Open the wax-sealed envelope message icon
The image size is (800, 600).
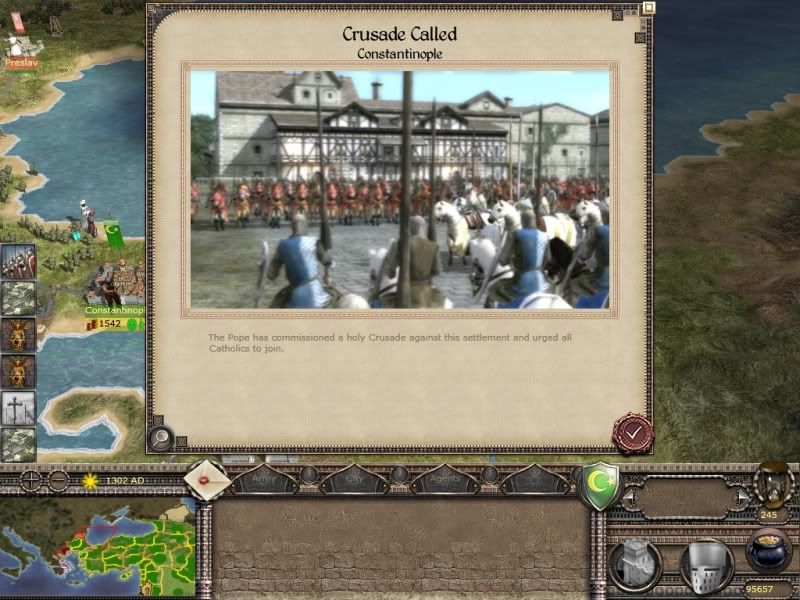point(207,480)
